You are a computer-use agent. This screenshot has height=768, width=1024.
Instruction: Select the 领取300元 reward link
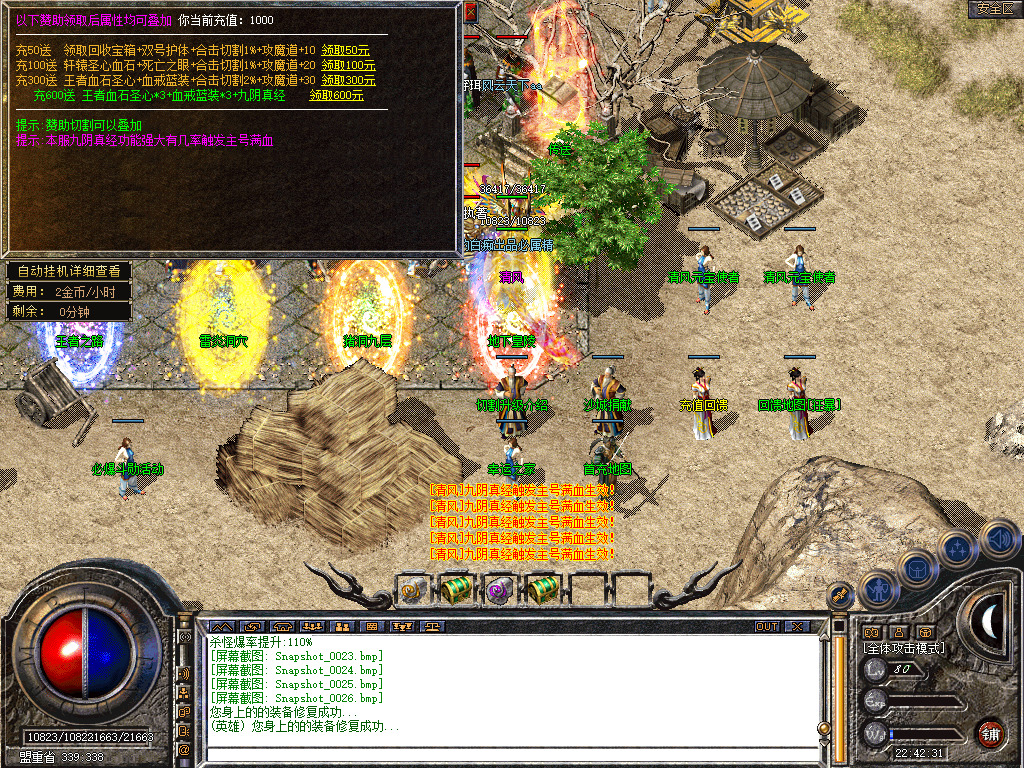pos(348,80)
